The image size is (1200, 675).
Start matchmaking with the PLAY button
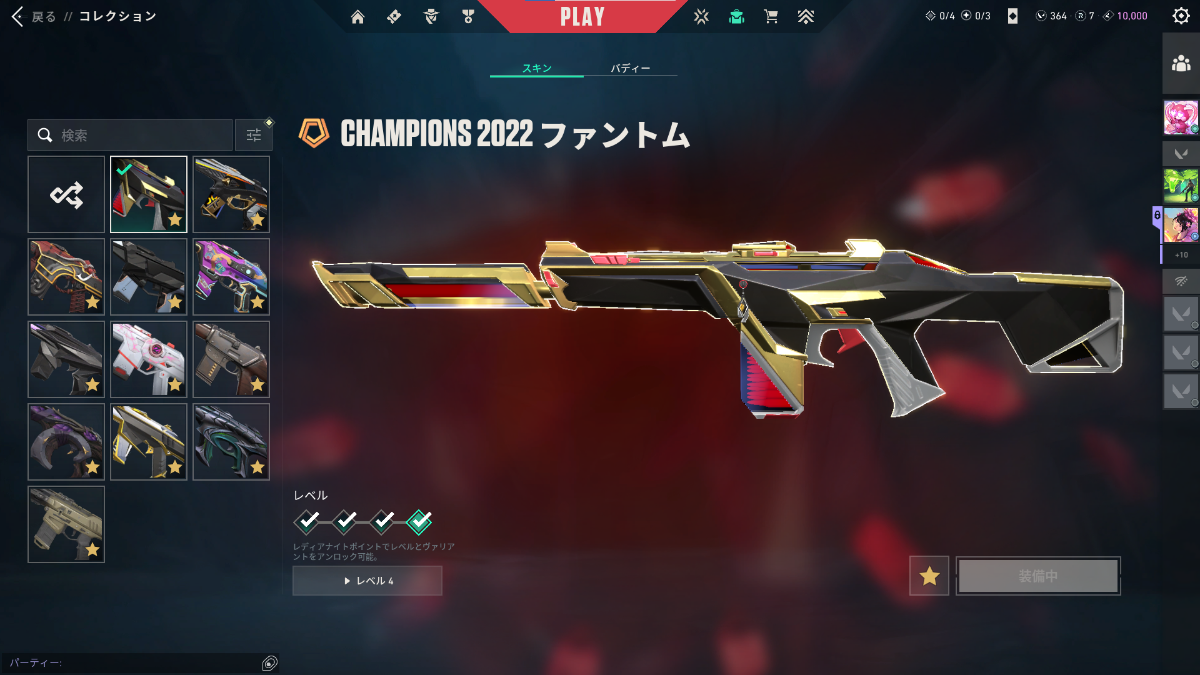(x=582, y=17)
